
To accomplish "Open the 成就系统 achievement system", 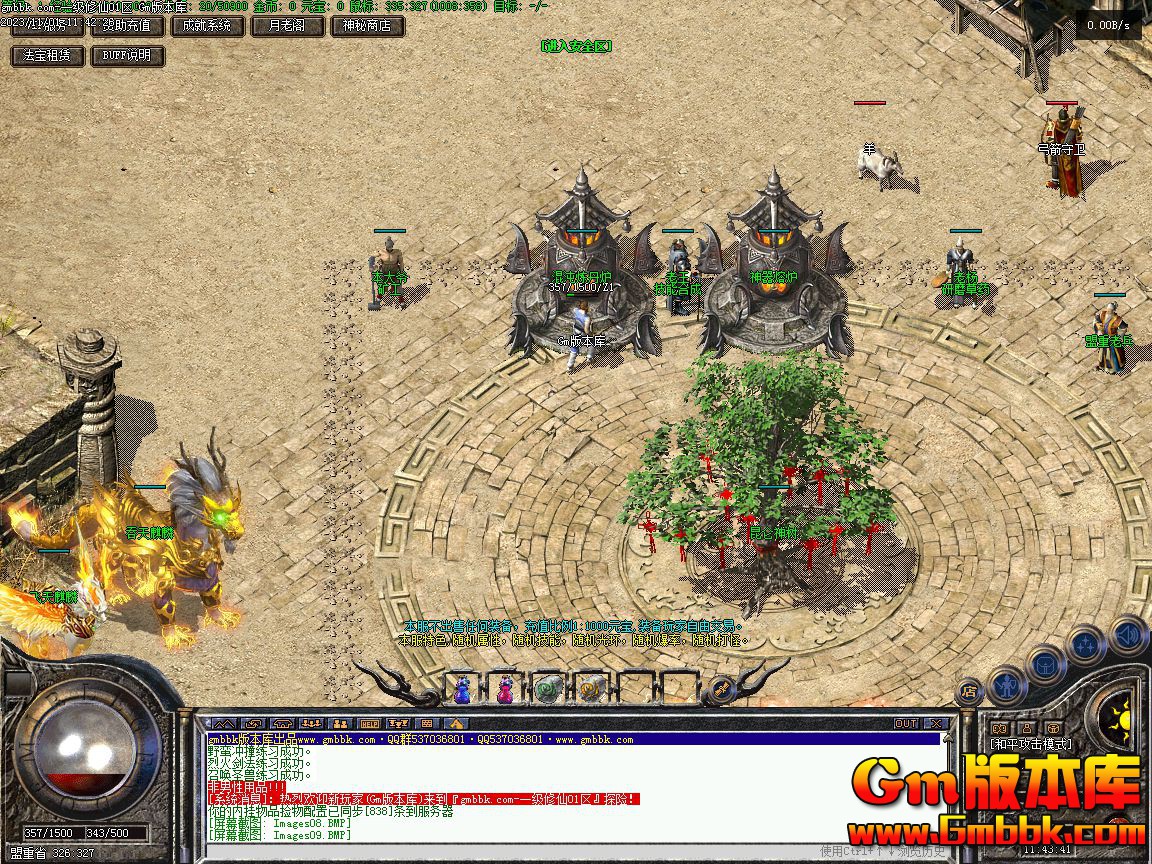I will 207,26.
